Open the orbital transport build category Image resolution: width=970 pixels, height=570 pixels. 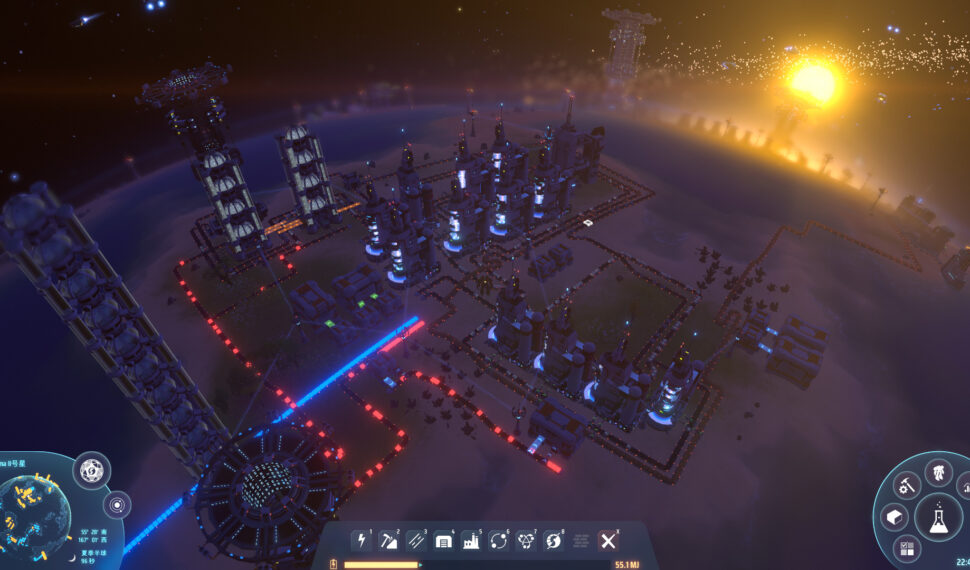pos(498,541)
